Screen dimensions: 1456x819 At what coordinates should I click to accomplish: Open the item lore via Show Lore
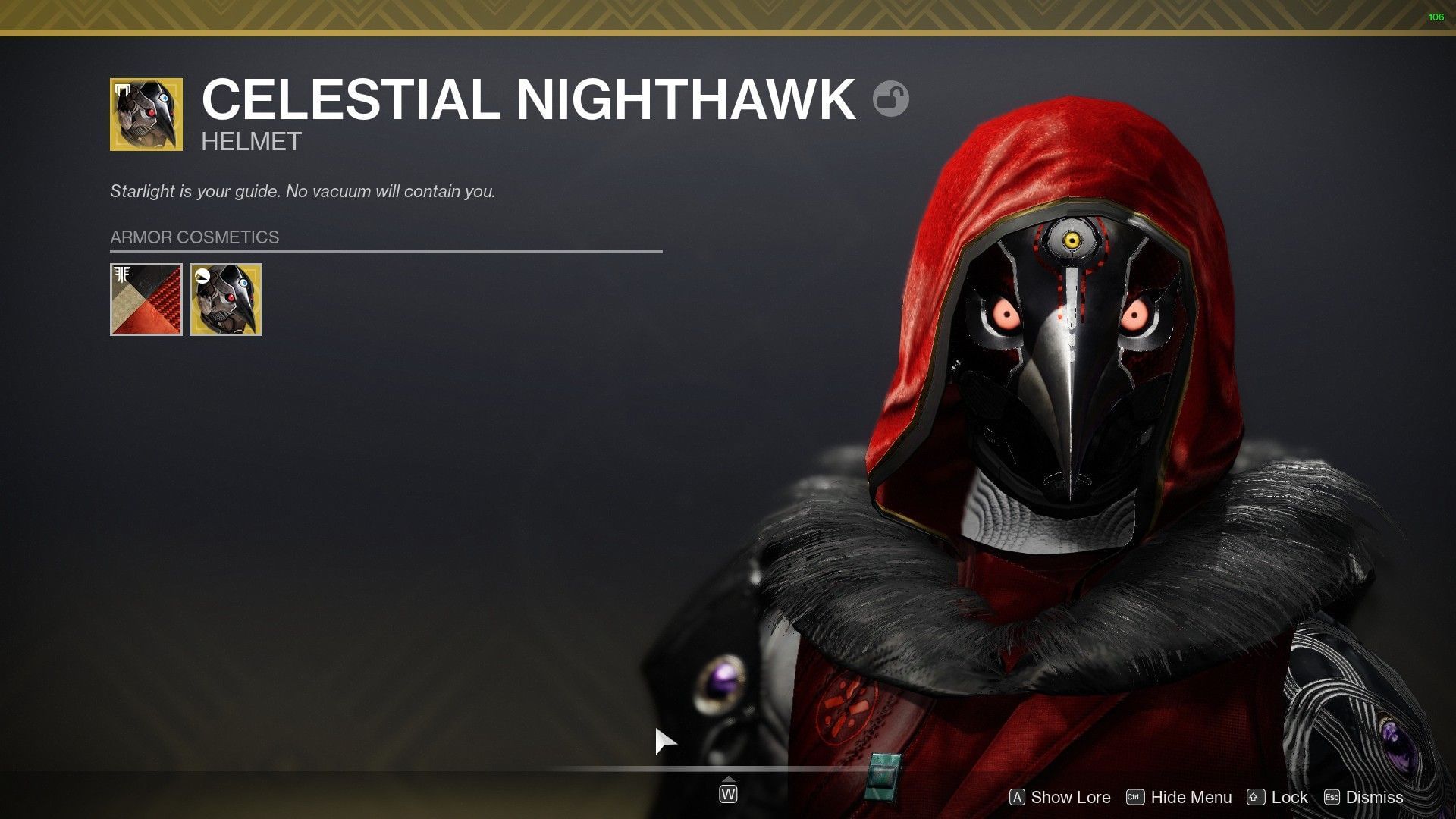point(1070,797)
